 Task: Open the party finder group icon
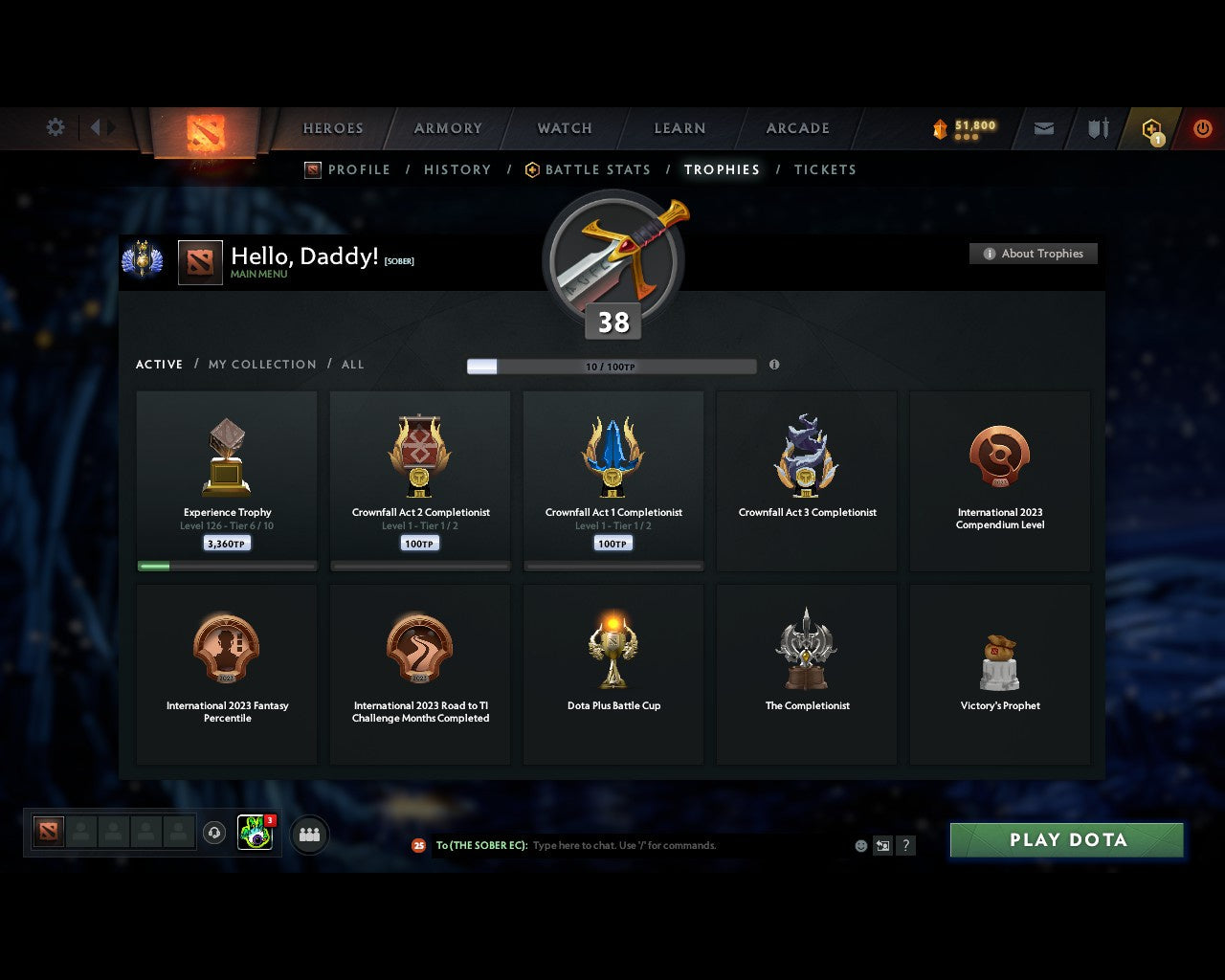(x=308, y=834)
